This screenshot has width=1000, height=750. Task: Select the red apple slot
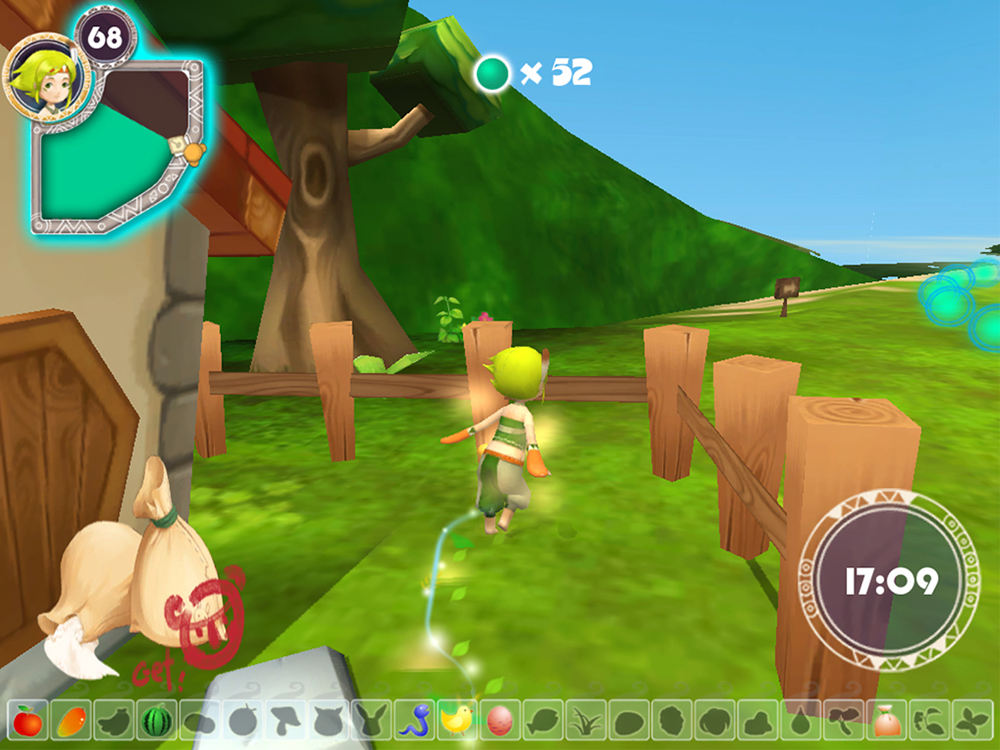coord(26,719)
